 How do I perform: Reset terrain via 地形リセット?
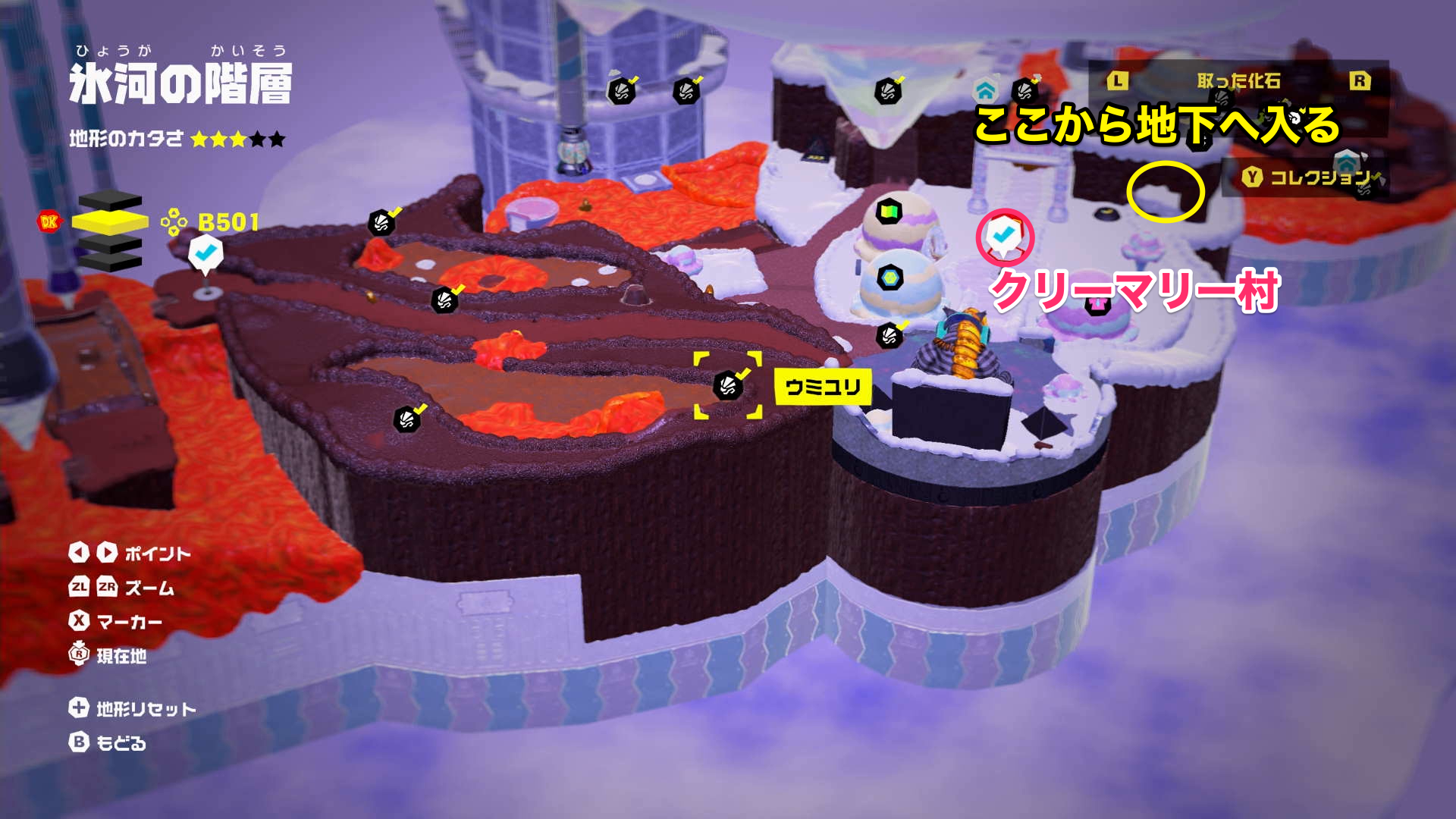pyautogui.click(x=133, y=708)
